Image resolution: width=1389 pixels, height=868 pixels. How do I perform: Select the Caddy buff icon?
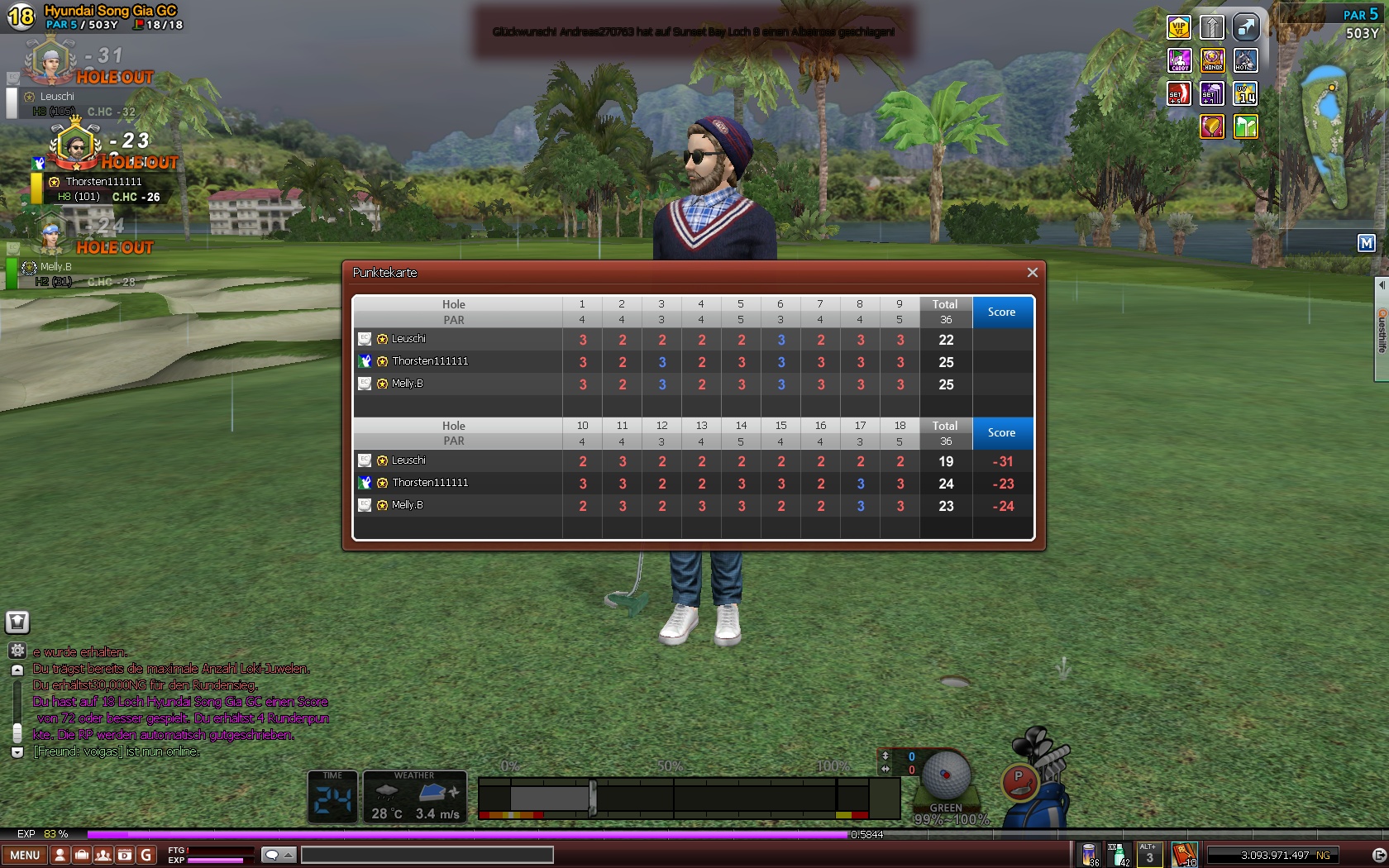[1178, 60]
